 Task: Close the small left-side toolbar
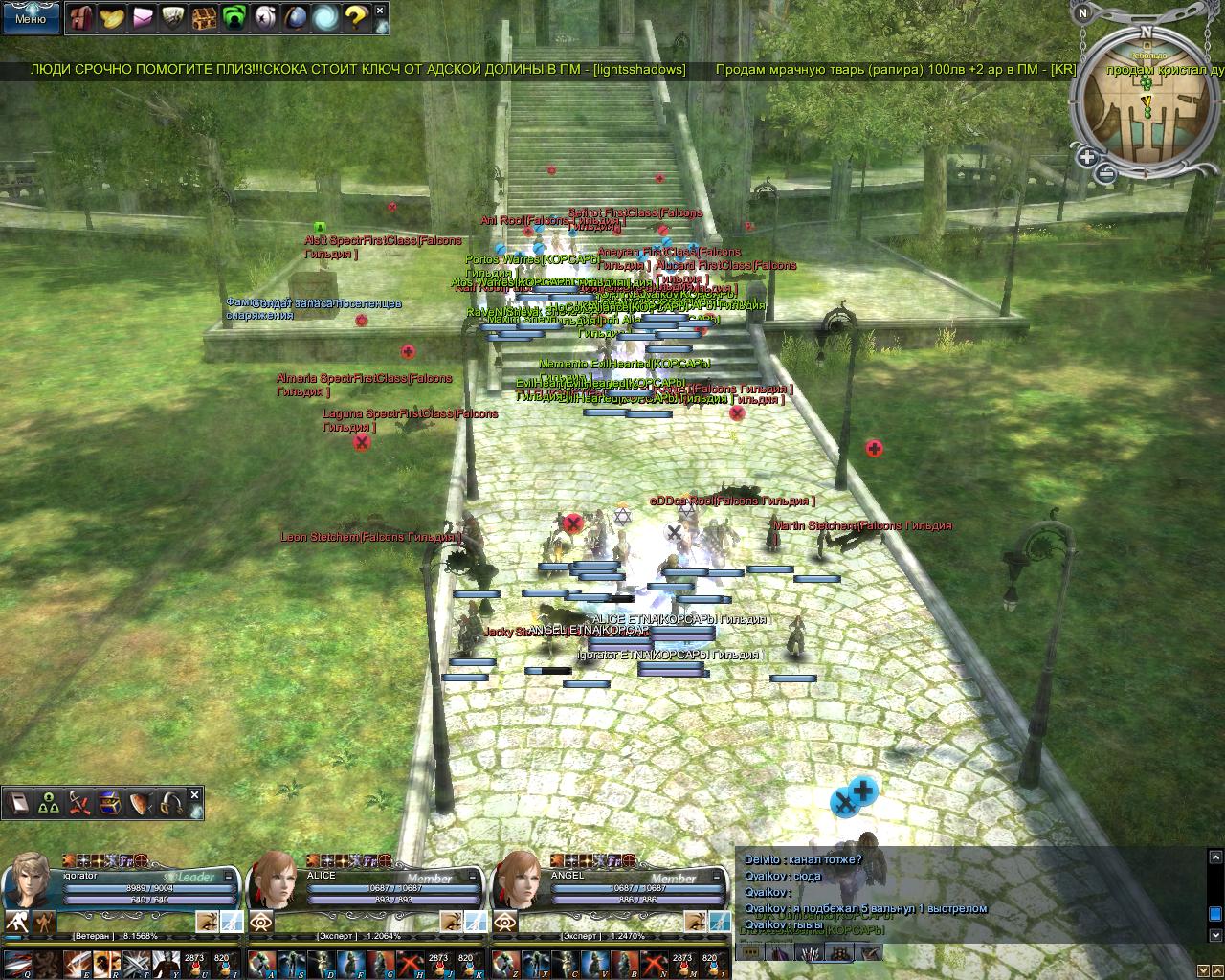coord(194,794)
